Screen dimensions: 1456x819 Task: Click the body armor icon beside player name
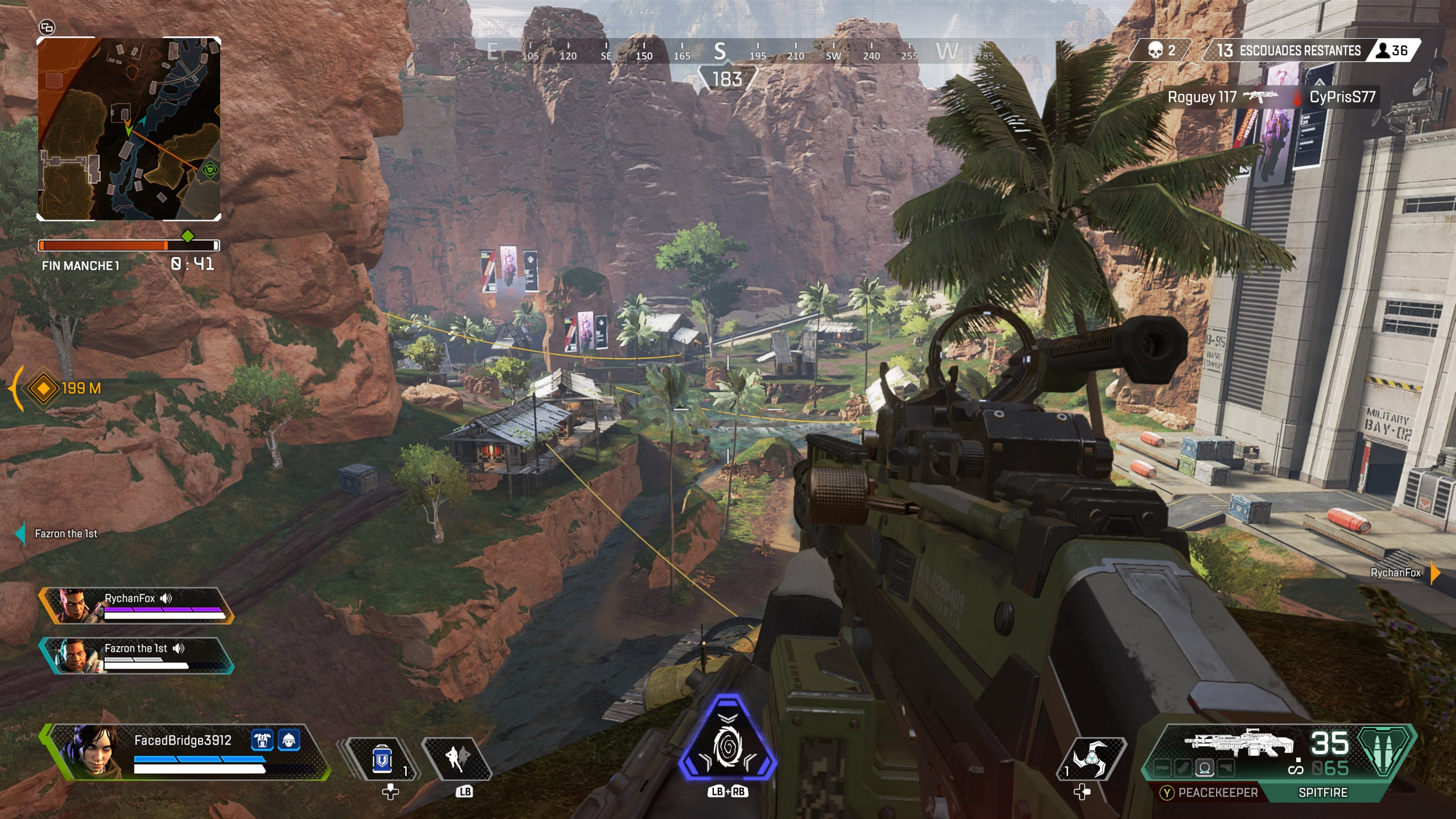pos(262,740)
